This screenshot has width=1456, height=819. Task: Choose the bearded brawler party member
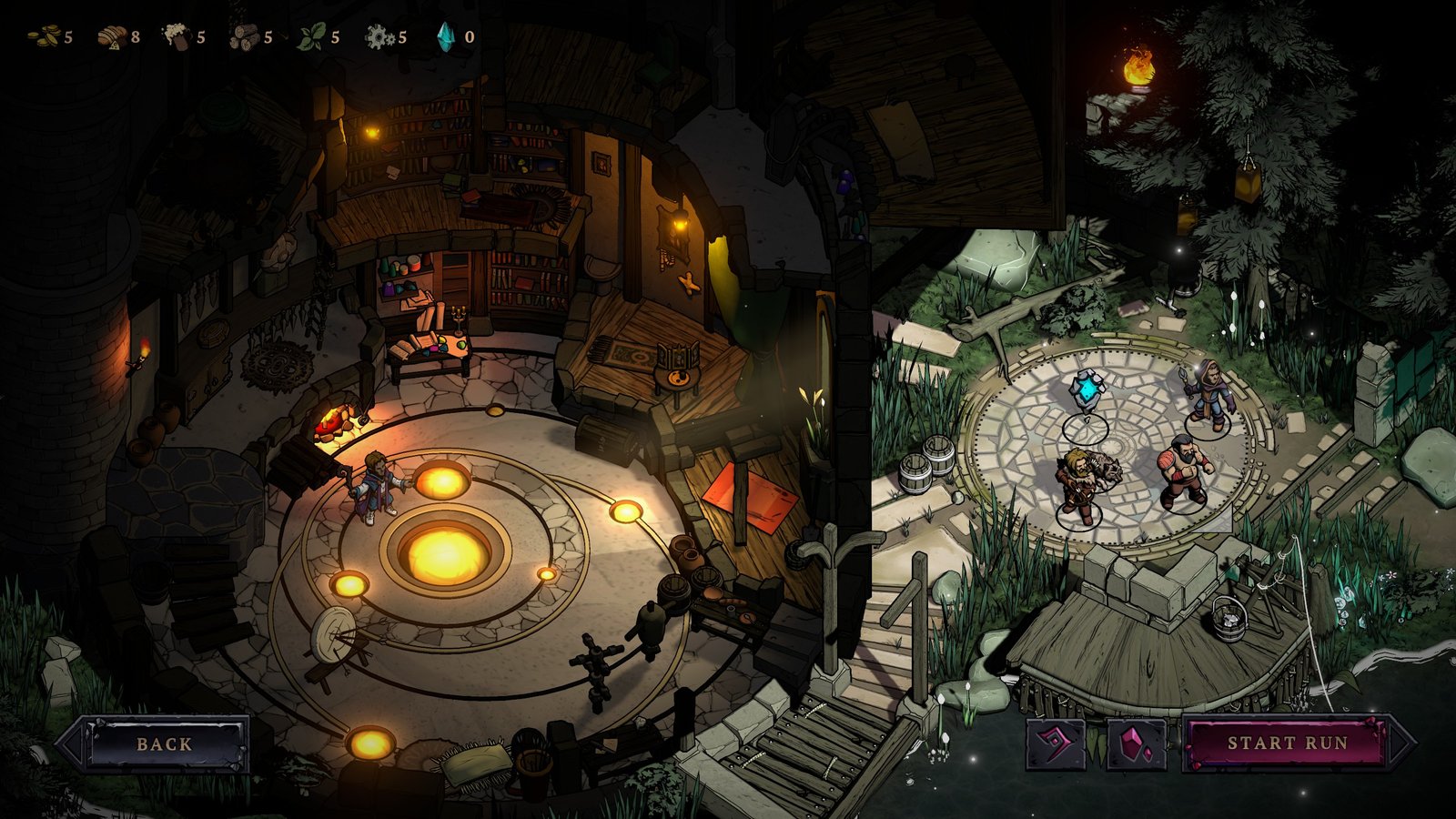click(1183, 470)
